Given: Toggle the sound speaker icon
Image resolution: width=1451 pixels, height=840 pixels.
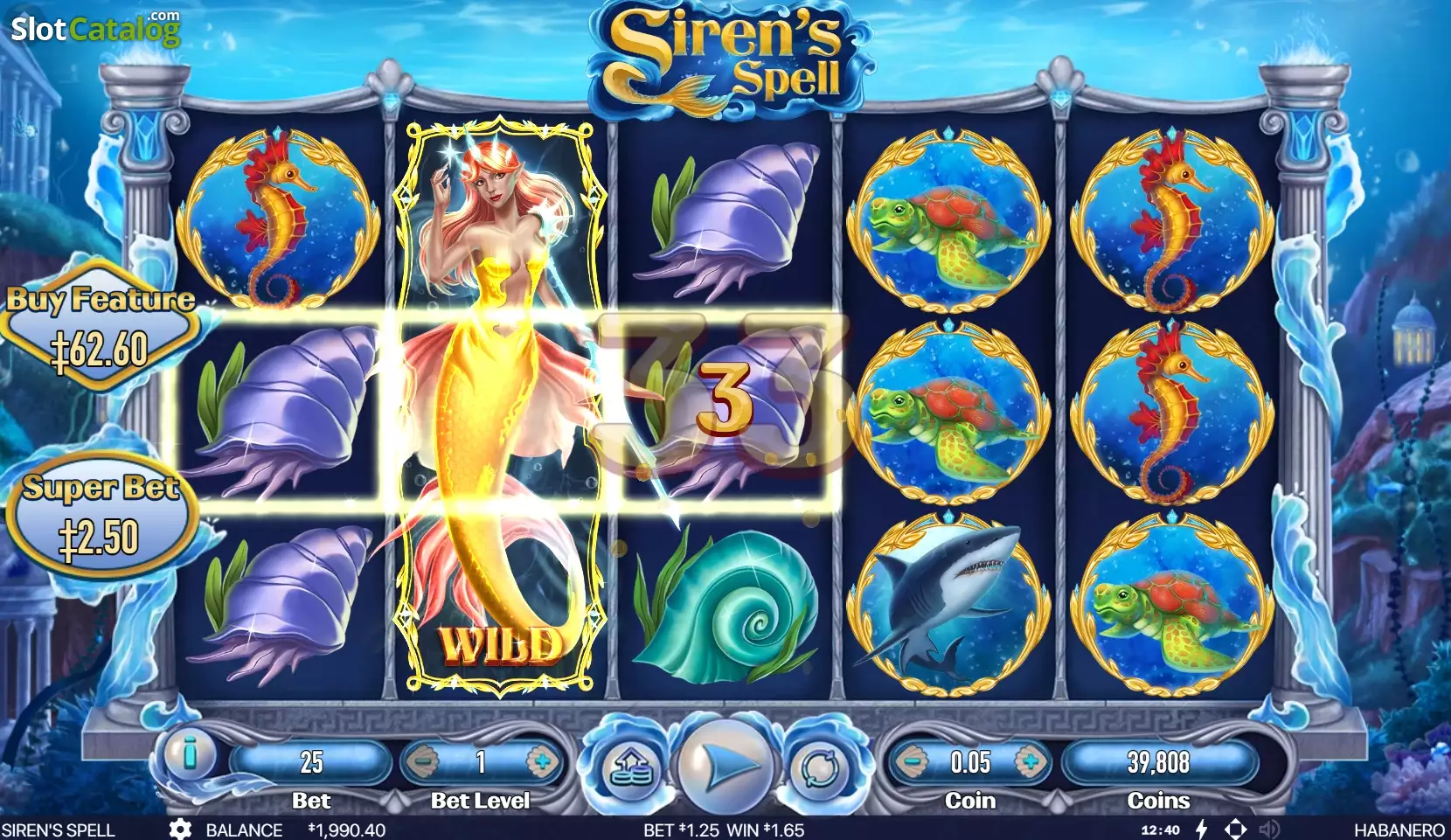Looking at the screenshot, I should pyautogui.click(x=1269, y=830).
